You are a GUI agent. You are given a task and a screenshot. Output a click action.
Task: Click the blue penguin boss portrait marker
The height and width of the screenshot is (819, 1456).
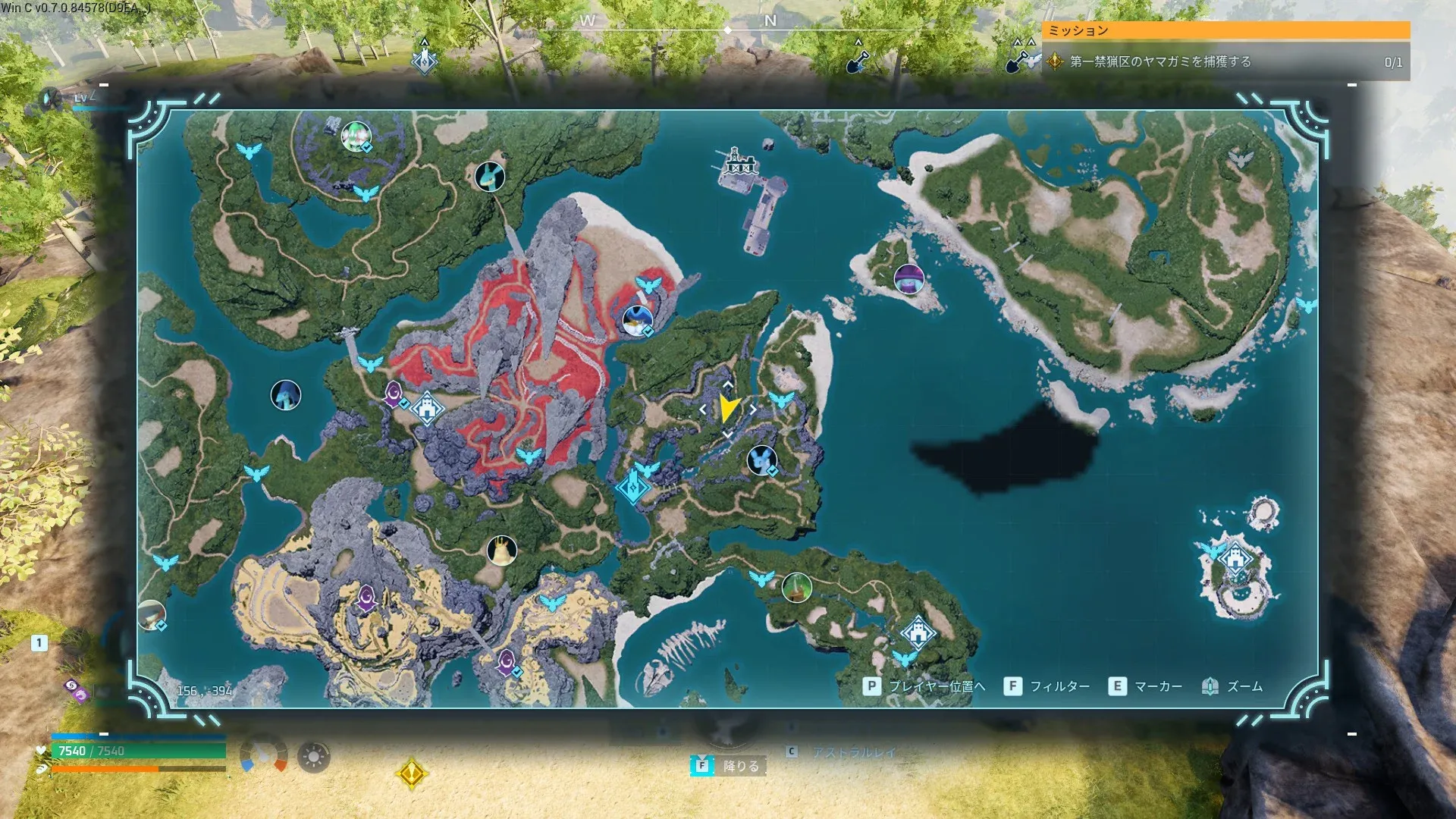[636, 320]
